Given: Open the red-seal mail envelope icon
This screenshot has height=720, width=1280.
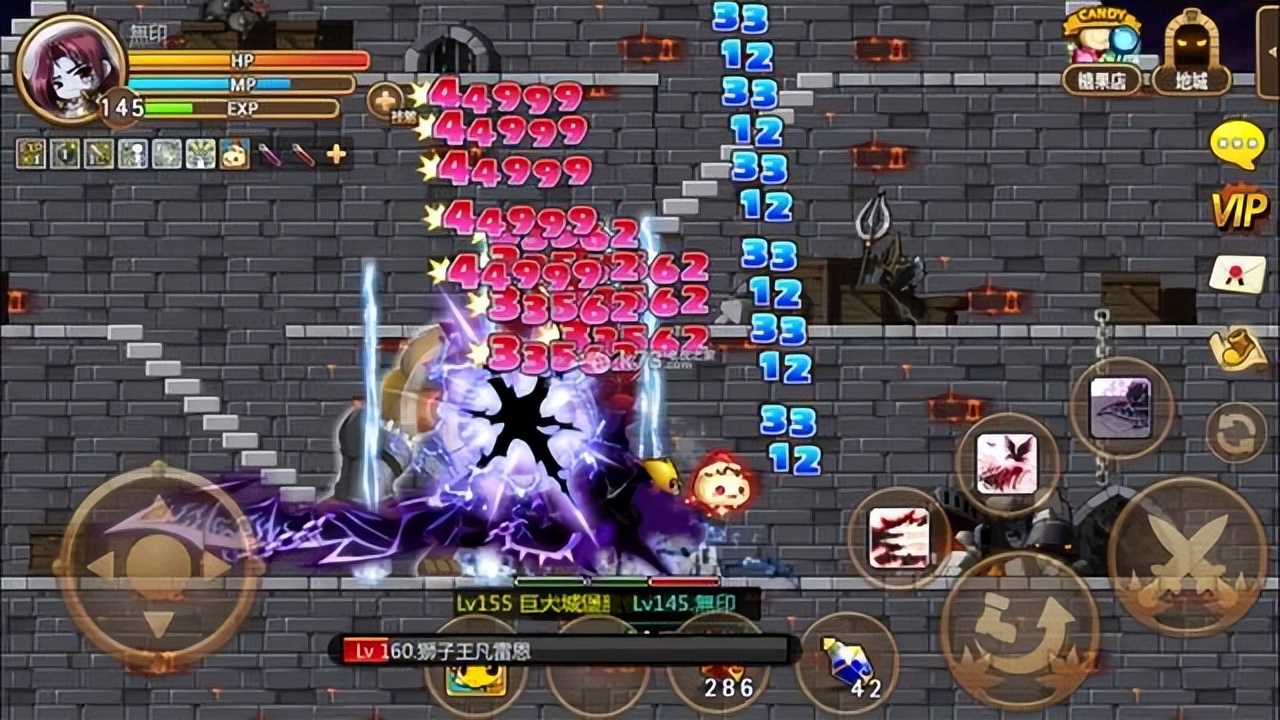Looking at the screenshot, I should pyautogui.click(x=1238, y=270).
